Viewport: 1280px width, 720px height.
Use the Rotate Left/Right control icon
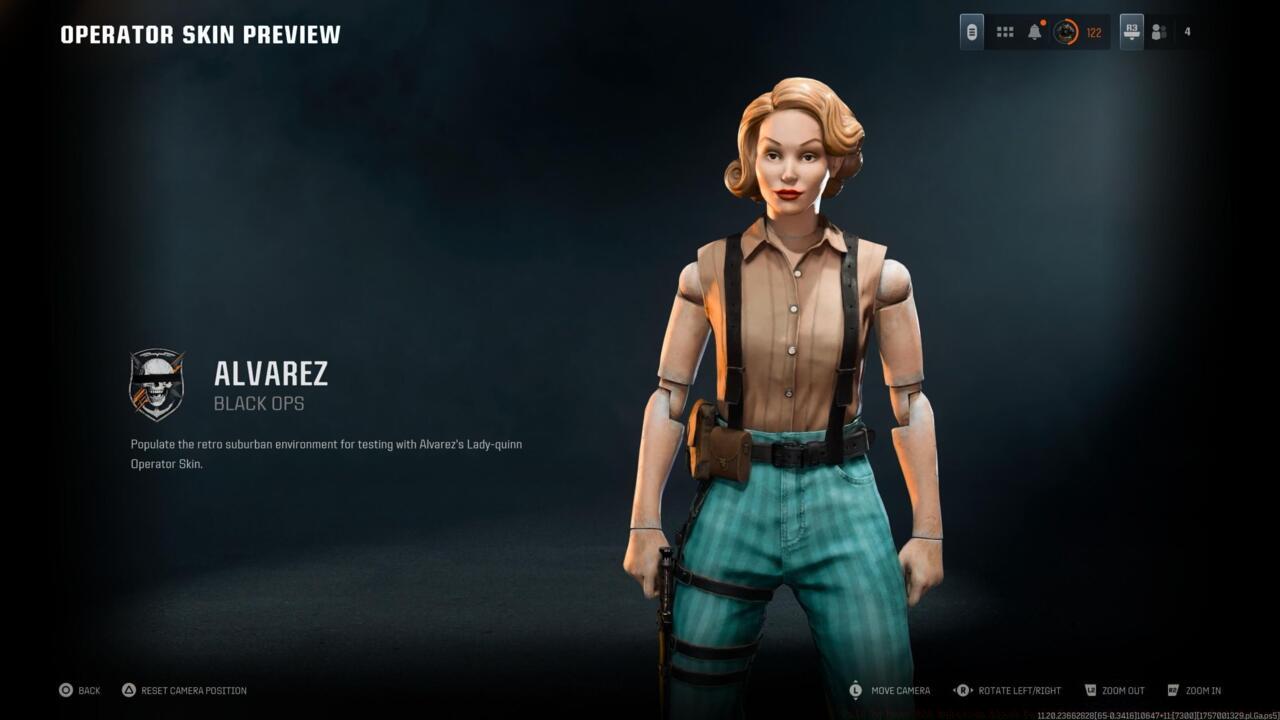pos(963,690)
